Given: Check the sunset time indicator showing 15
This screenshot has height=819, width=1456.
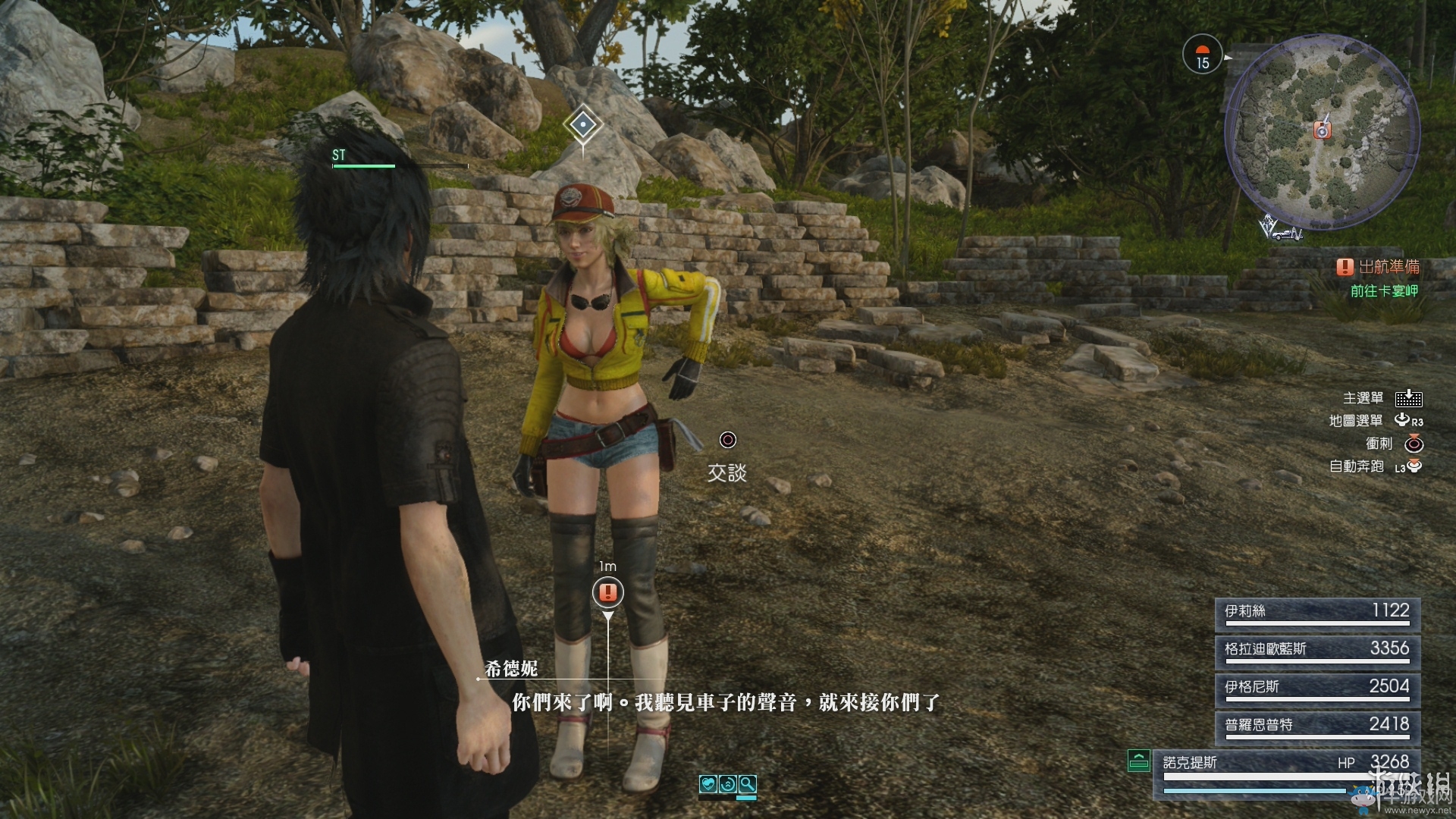Looking at the screenshot, I should (x=1203, y=55).
